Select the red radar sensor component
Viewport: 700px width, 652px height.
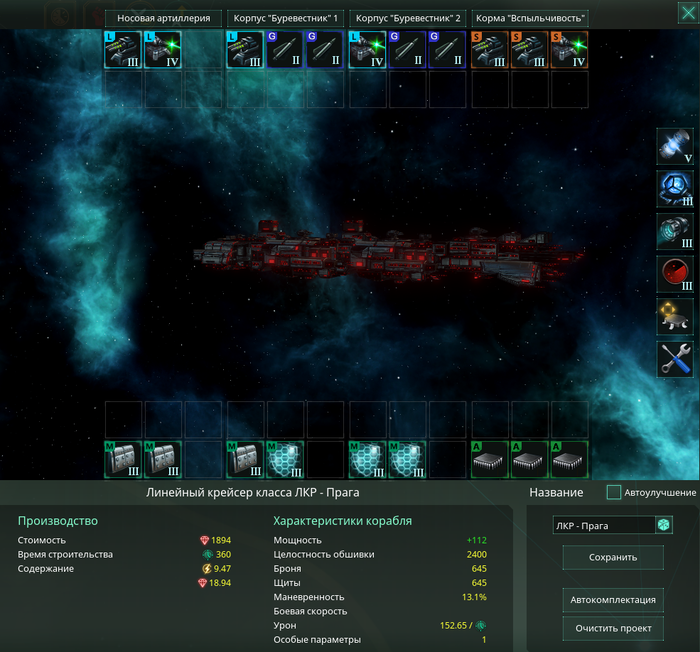tap(675, 274)
